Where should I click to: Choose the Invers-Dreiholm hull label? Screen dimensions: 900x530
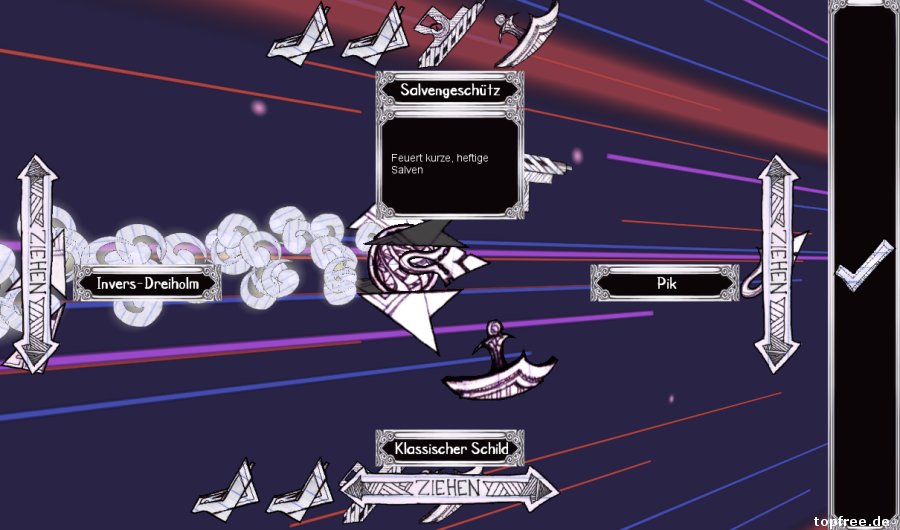147,284
